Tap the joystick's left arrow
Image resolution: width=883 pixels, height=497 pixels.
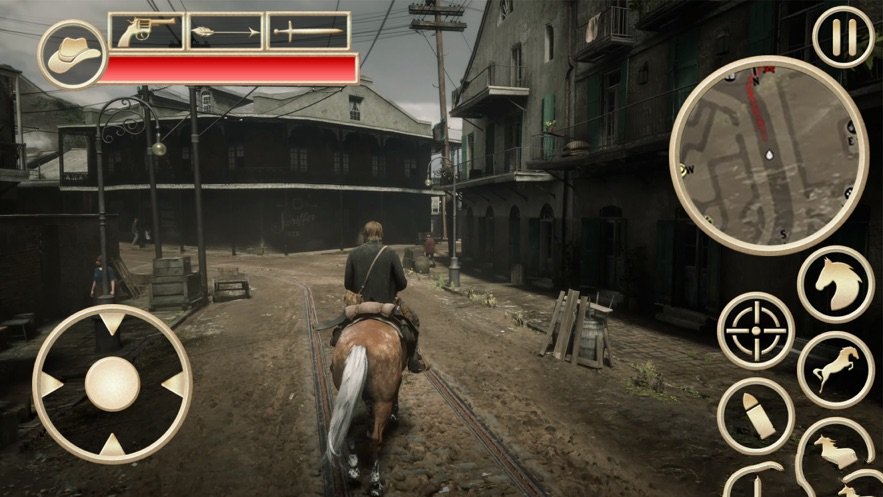pyautogui.click(x=49, y=385)
